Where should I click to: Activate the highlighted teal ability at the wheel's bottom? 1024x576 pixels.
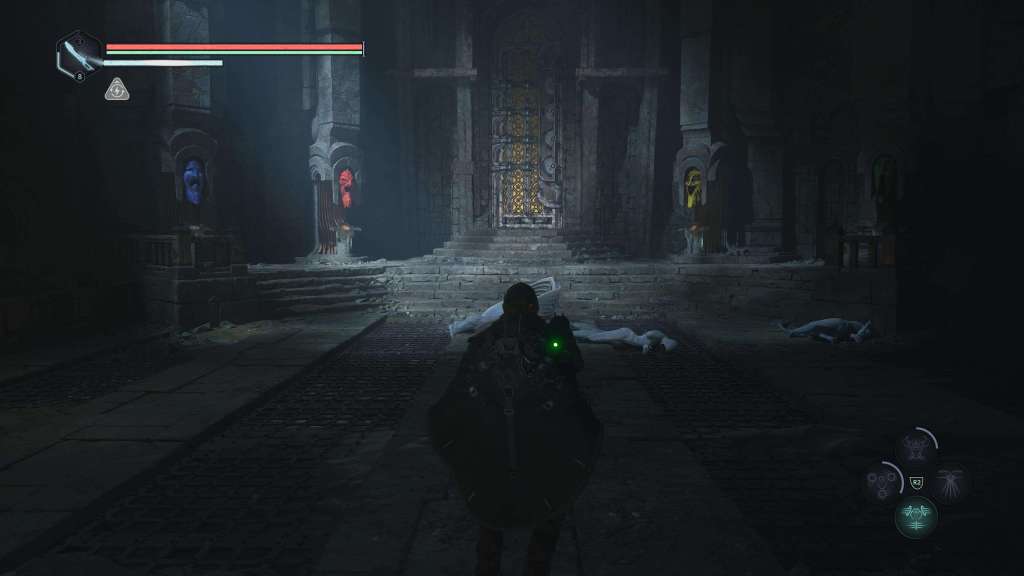point(916,515)
